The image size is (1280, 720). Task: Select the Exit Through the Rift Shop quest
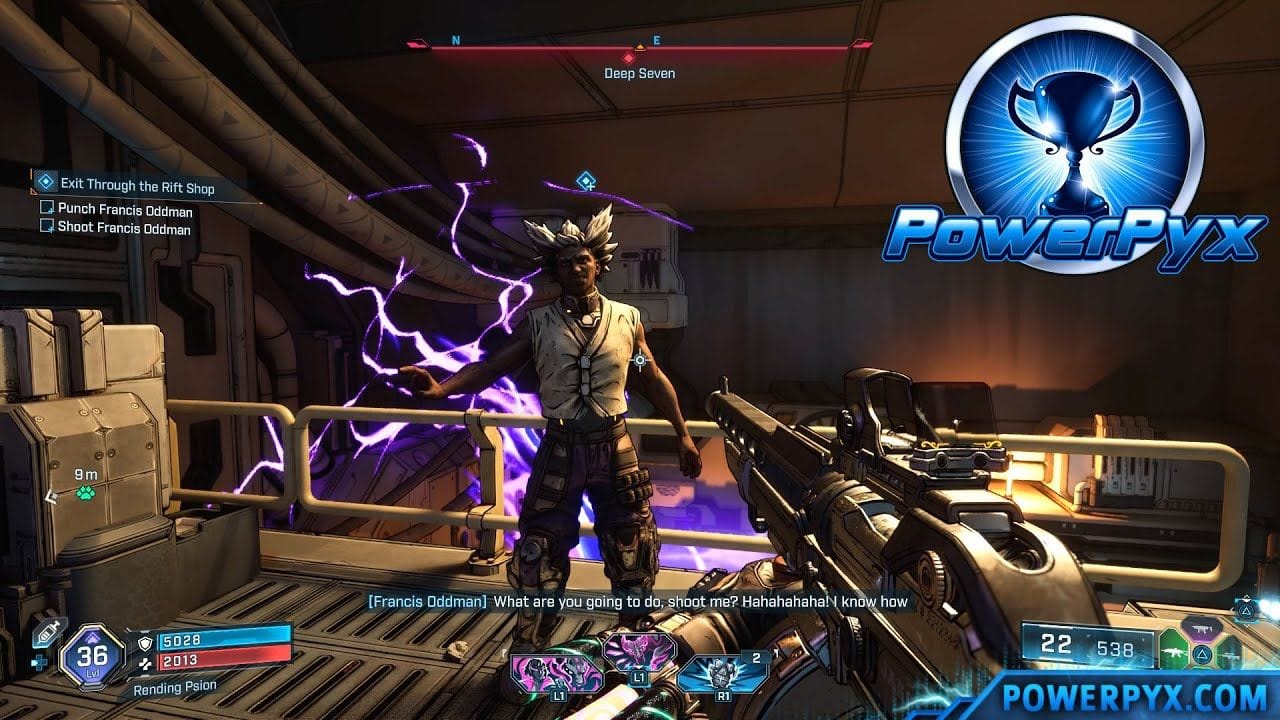click(x=136, y=186)
